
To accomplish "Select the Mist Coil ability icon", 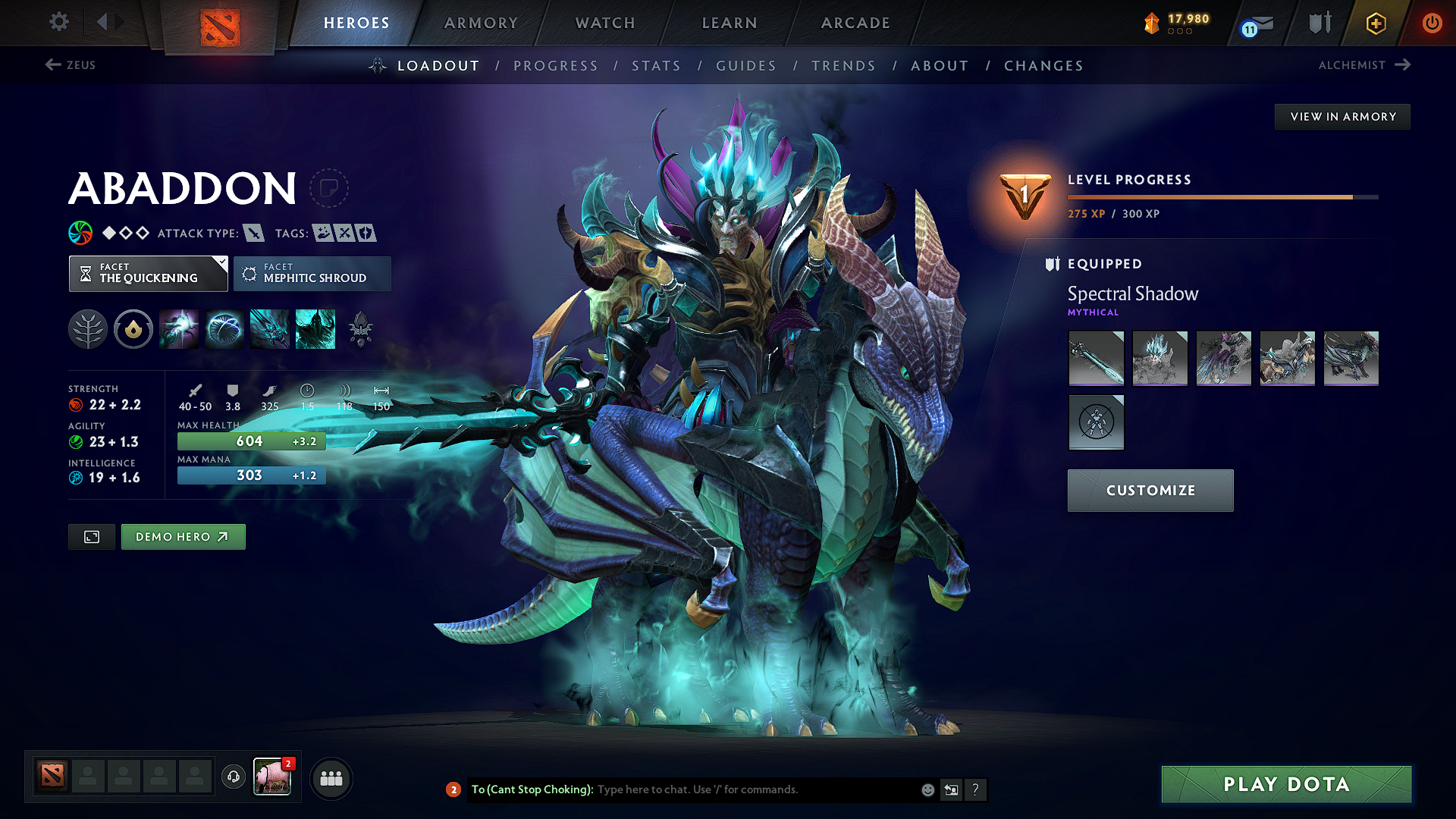I will click(x=179, y=328).
